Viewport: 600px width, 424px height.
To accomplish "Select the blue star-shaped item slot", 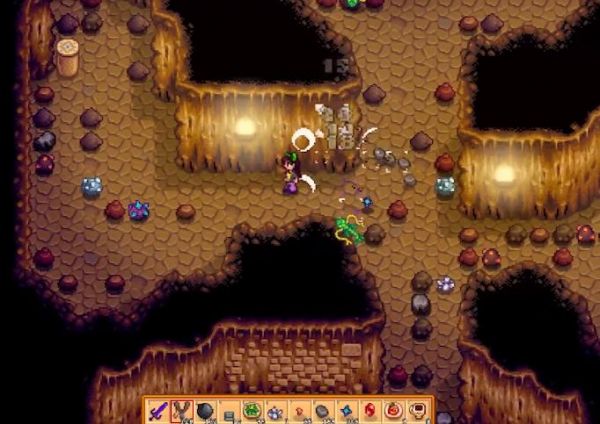I will point(345,410).
